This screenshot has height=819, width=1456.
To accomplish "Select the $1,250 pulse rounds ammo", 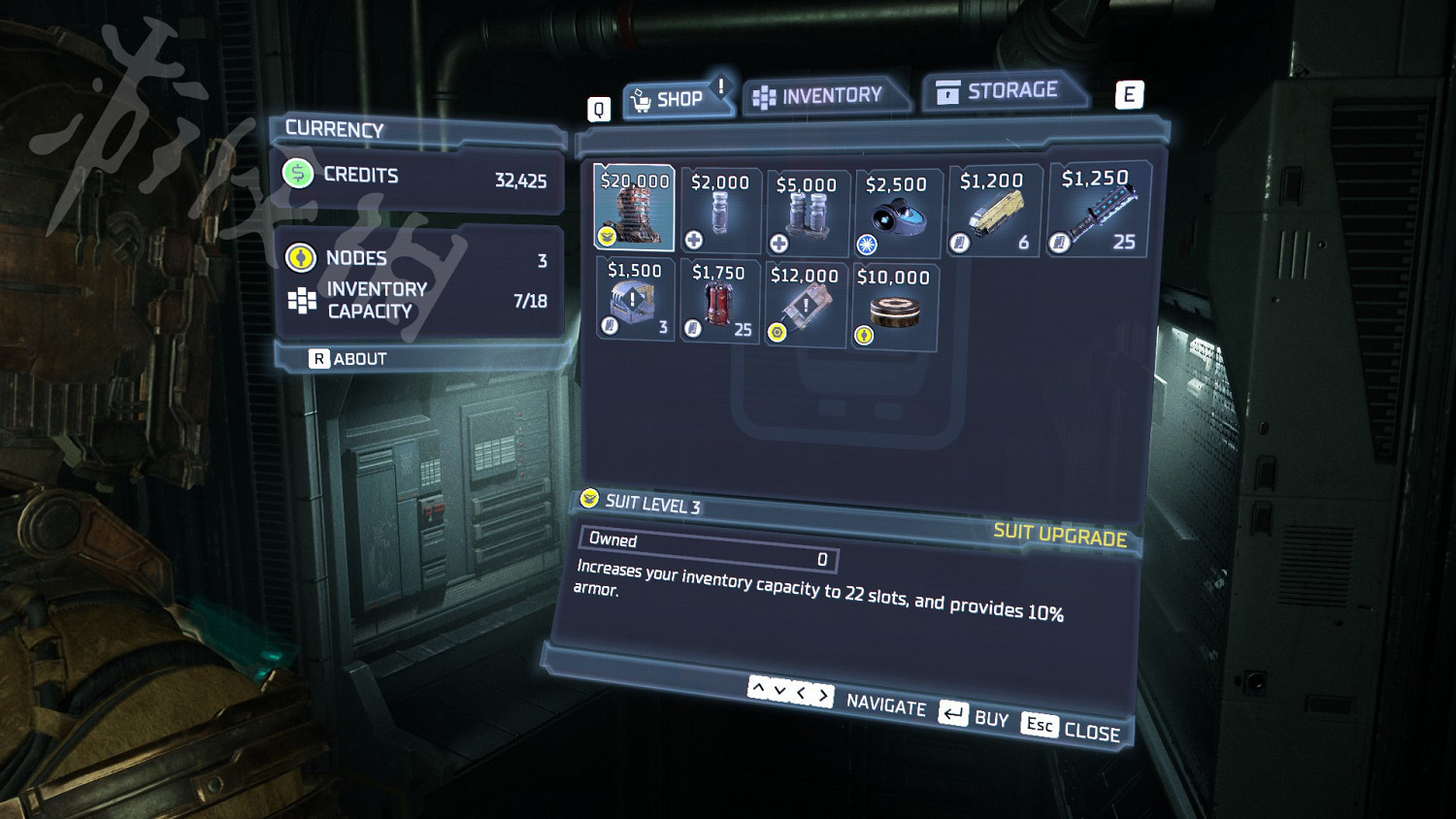I will pyautogui.click(x=1098, y=210).
